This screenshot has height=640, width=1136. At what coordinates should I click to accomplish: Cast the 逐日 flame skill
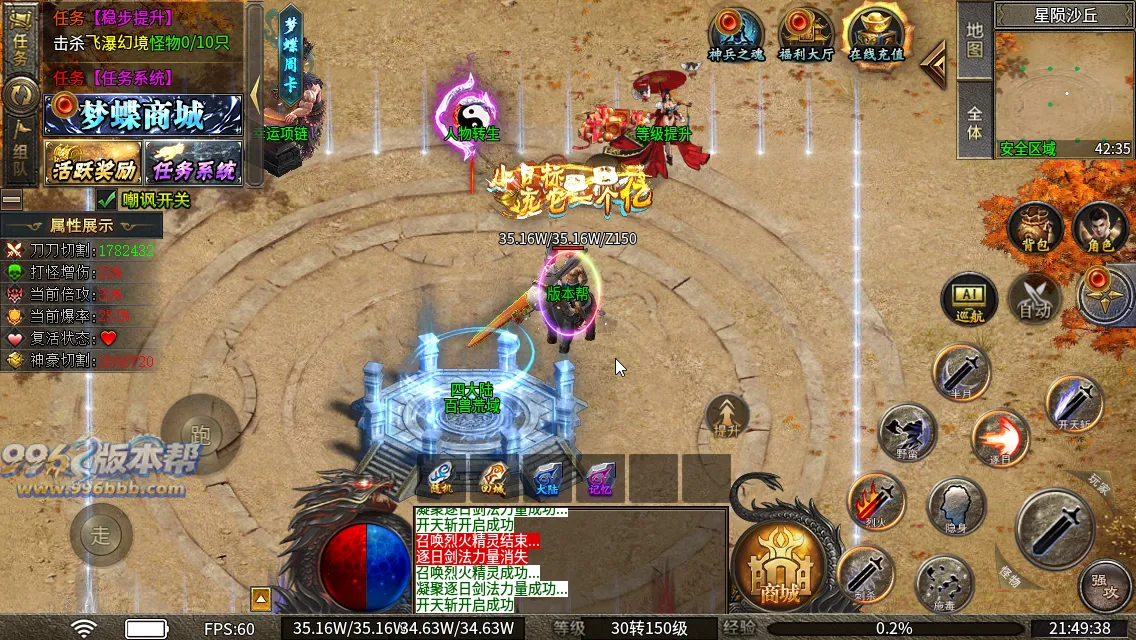coord(1000,438)
